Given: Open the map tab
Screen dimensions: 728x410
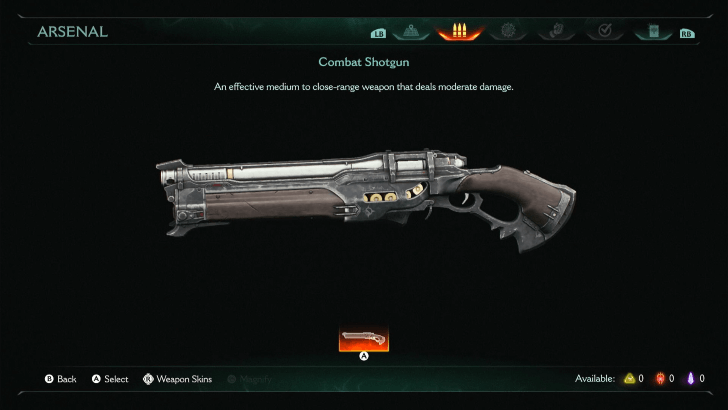Looking at the screenshot, I should (411, 31).
